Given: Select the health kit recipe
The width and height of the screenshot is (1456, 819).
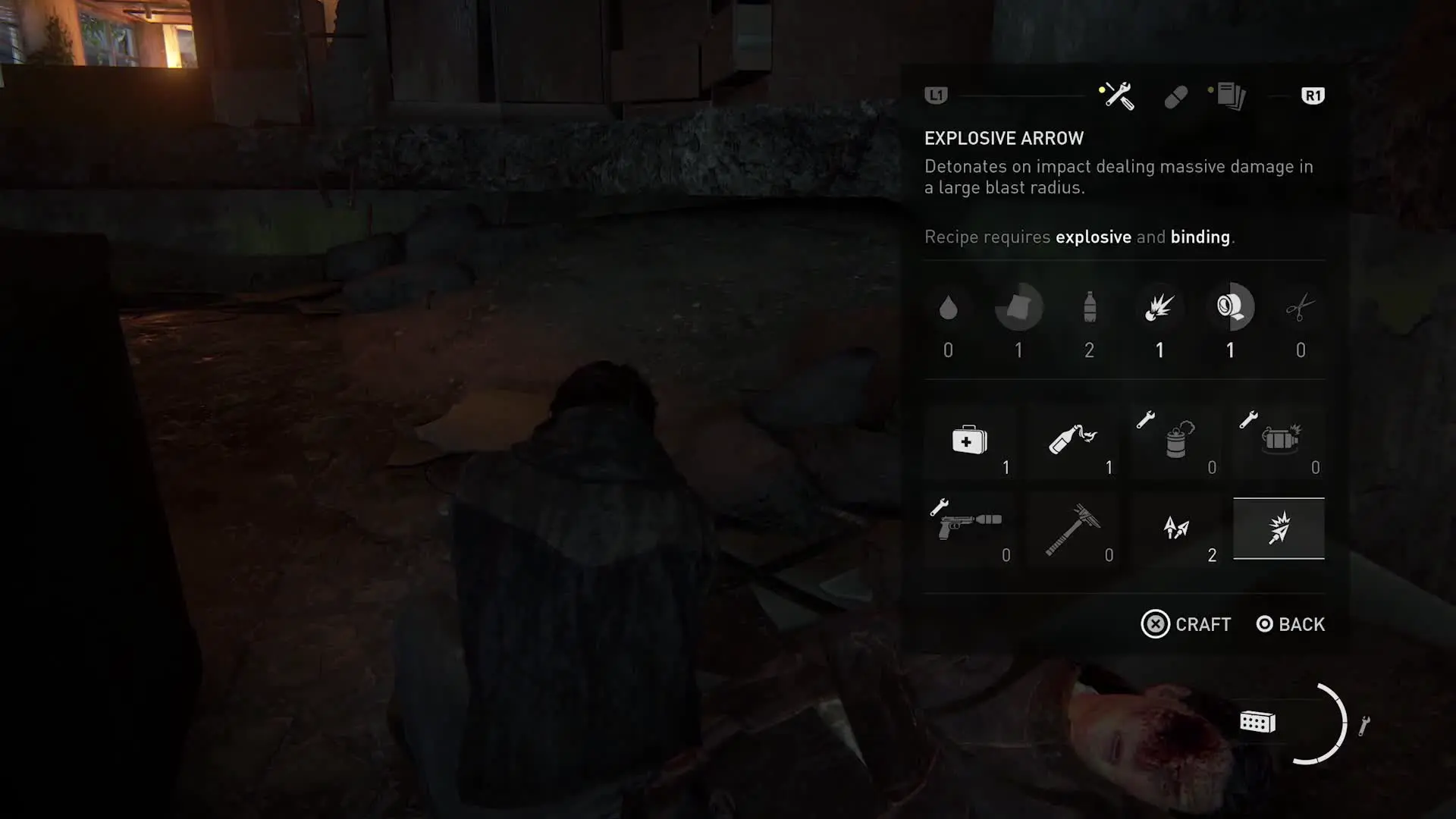Looking at the screenshot, I should pos(970,441).
